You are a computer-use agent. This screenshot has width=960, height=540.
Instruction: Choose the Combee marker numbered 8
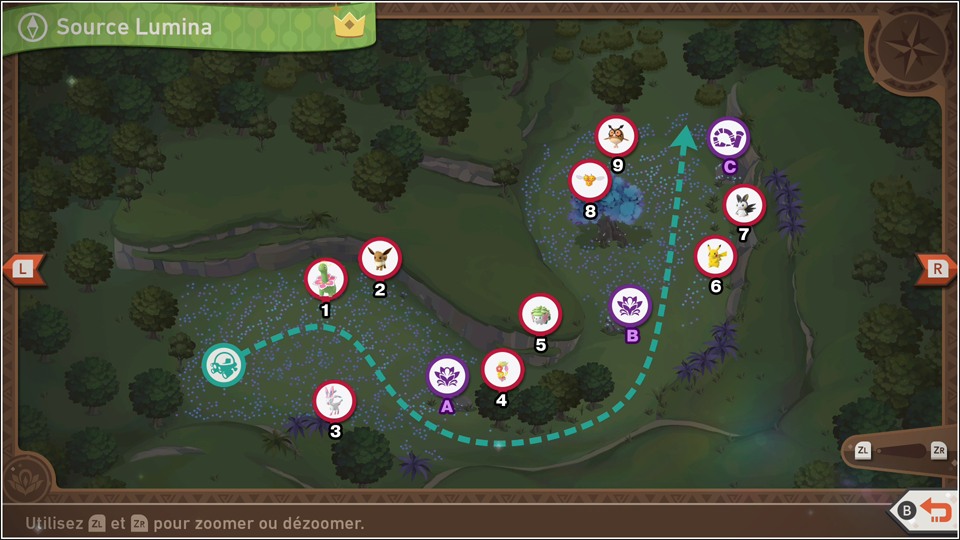pyautogui.click(x=590, y=180)
